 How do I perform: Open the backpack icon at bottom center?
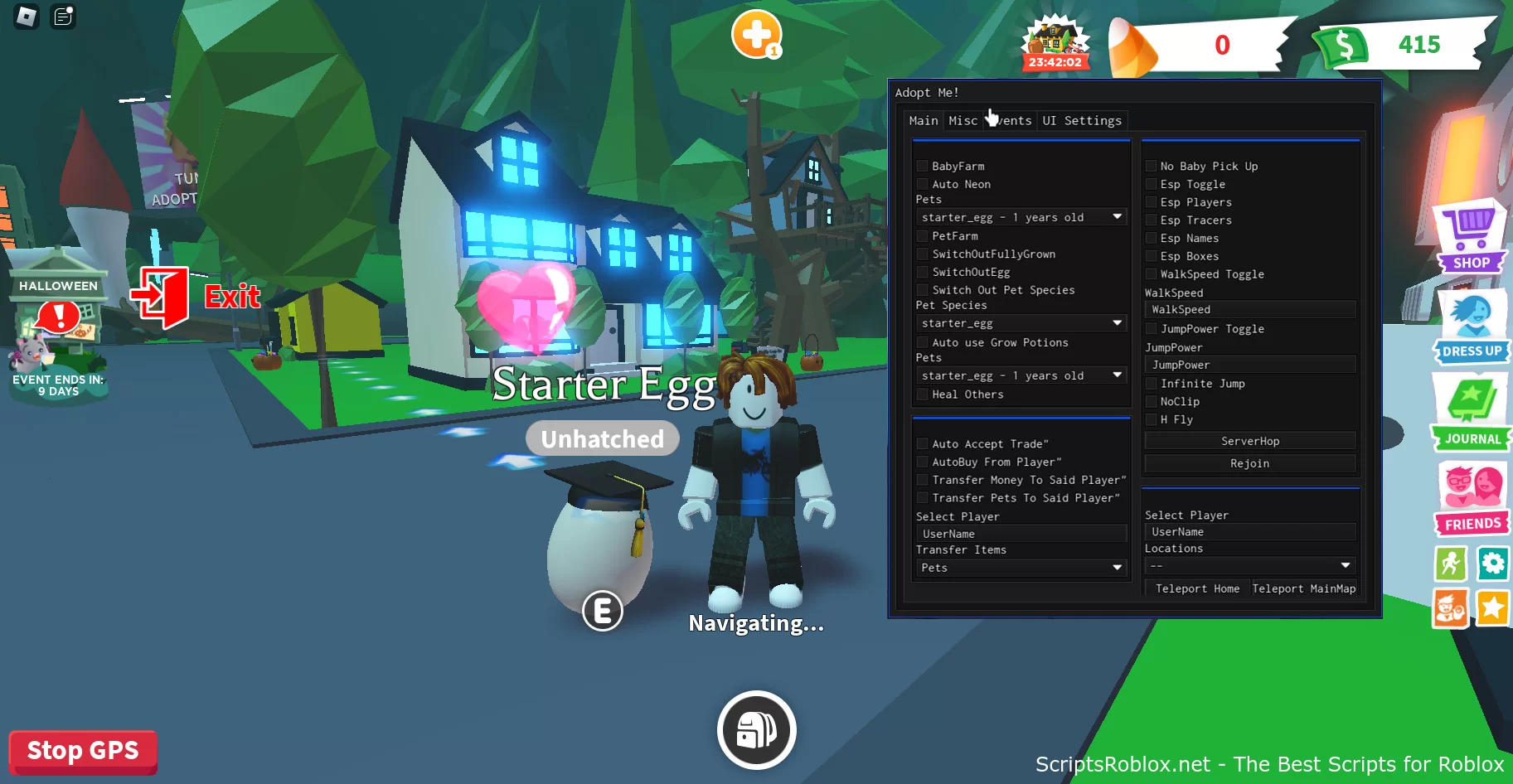pos(755,729)
